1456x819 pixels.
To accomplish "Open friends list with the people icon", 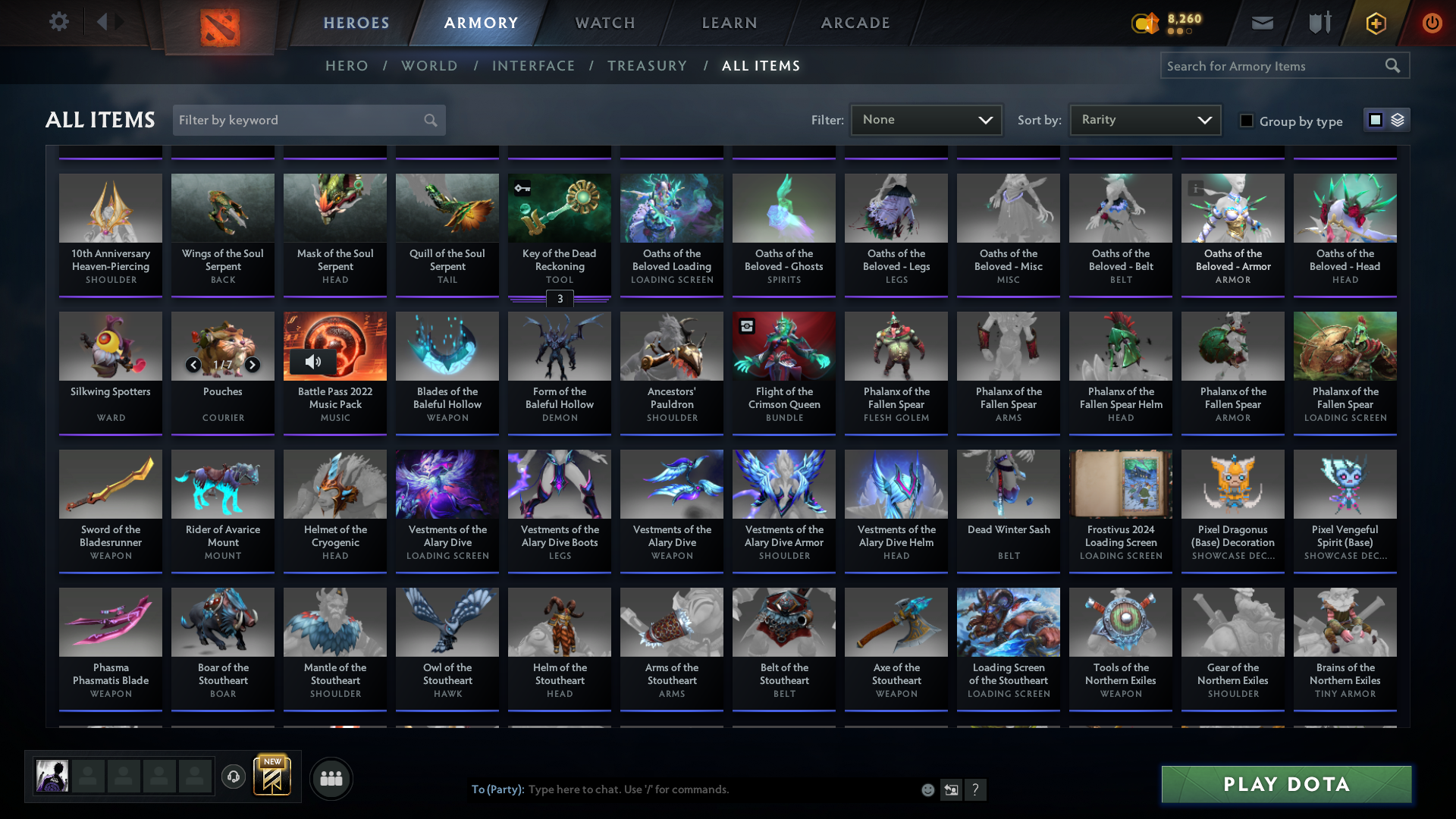I will [x=331, y=777].
